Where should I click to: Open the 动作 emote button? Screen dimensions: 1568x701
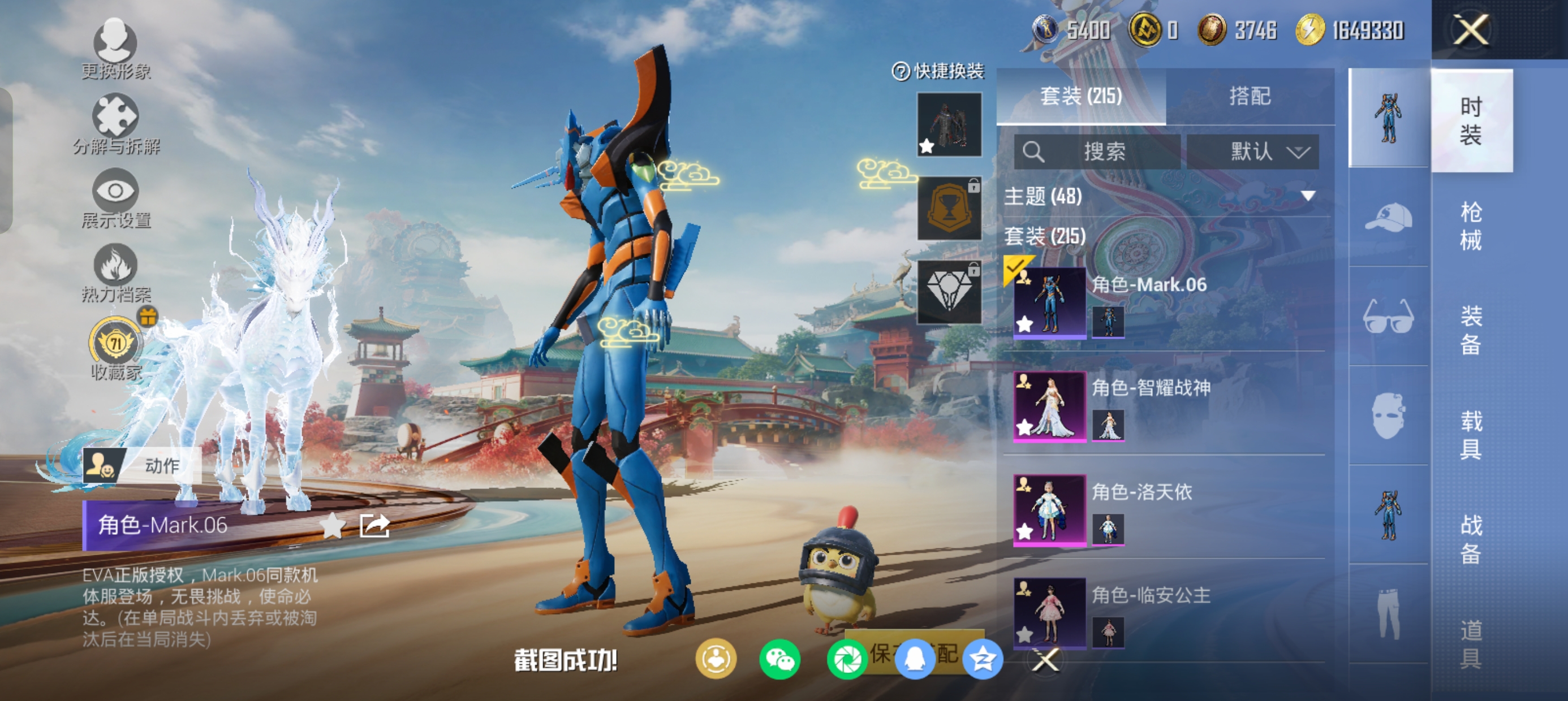(x=141, y=465)
